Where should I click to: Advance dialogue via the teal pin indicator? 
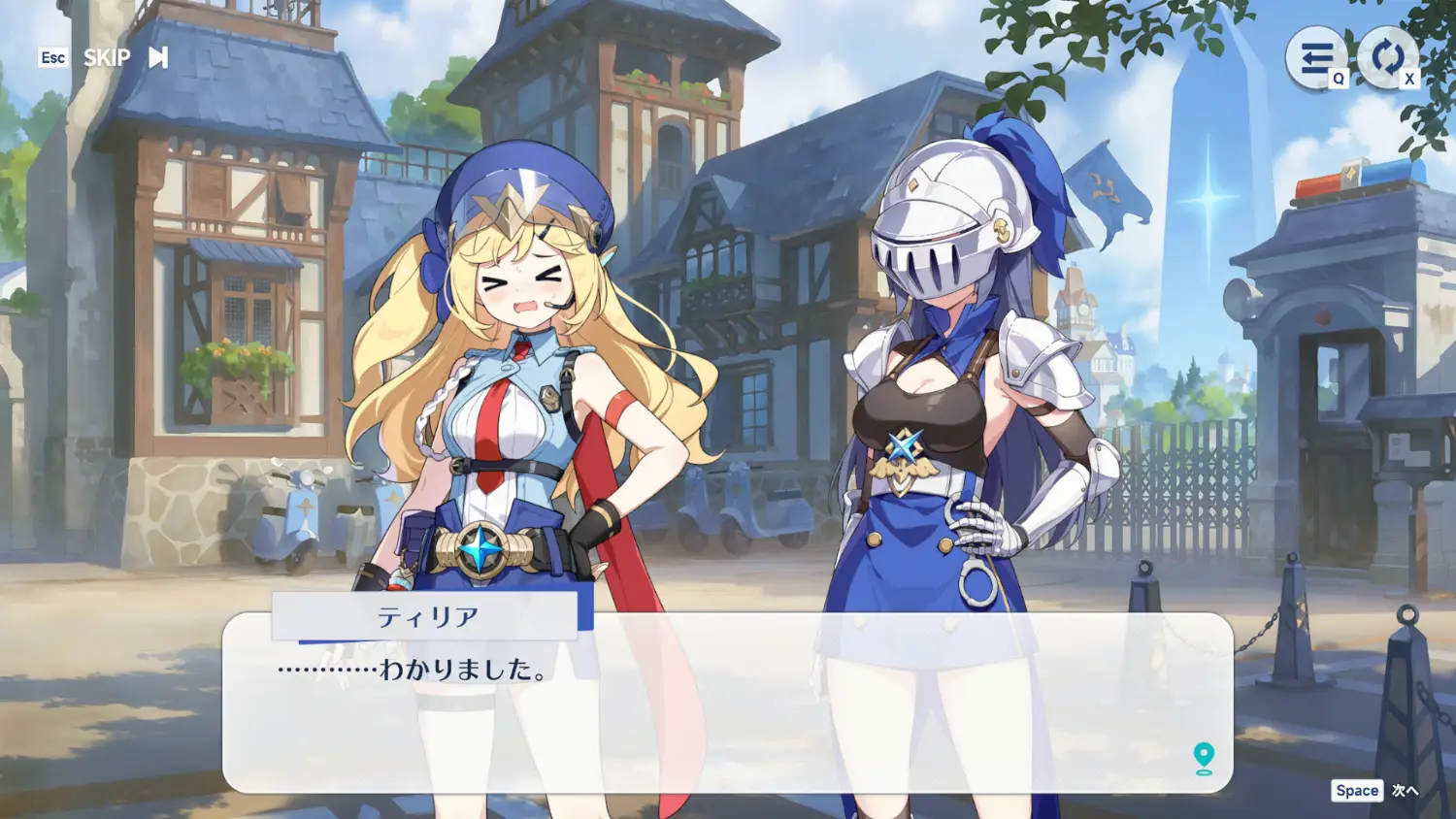click(1204, 758)
